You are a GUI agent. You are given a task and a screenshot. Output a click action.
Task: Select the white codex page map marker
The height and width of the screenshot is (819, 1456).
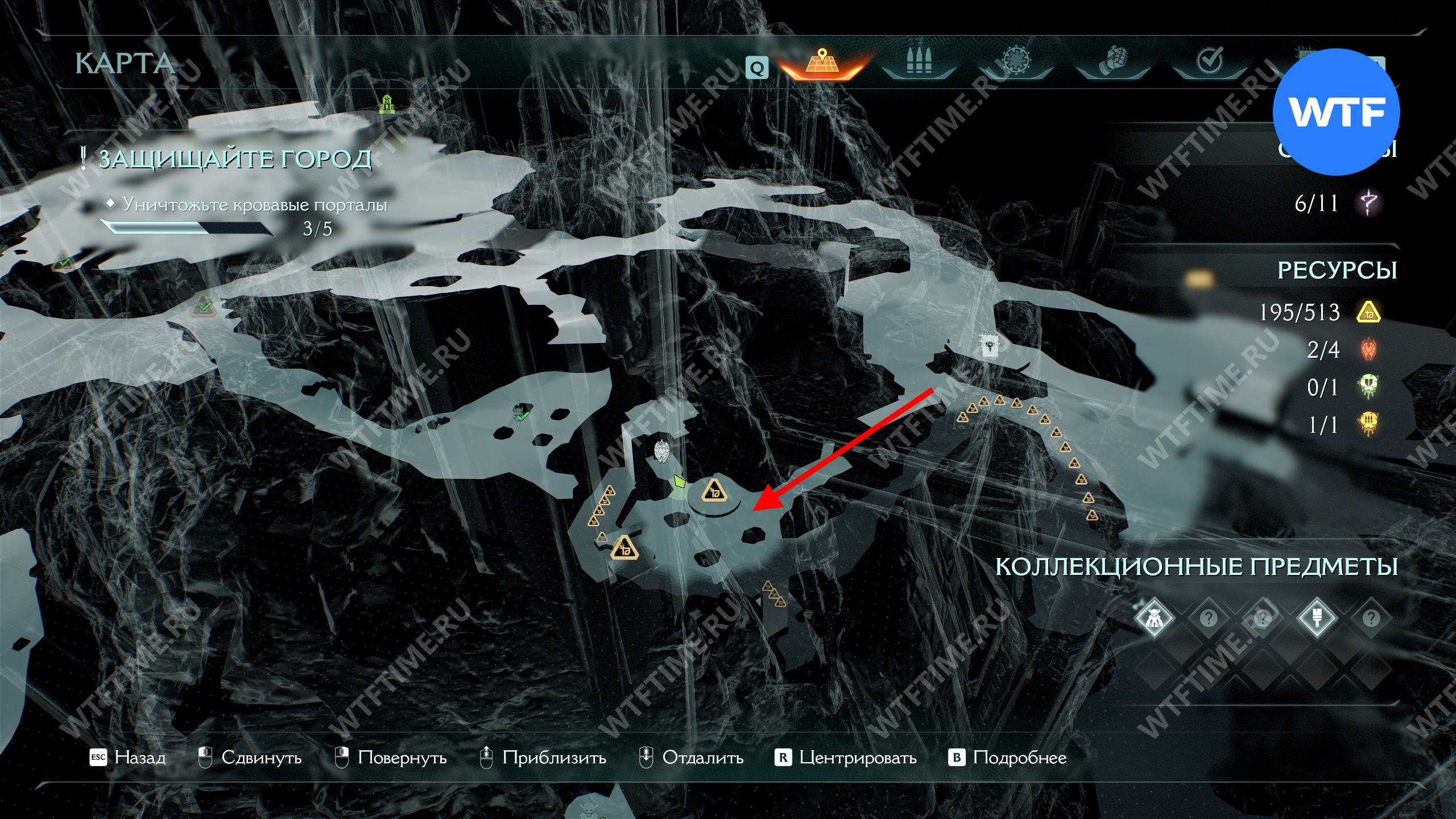click(x=989, y=345)
